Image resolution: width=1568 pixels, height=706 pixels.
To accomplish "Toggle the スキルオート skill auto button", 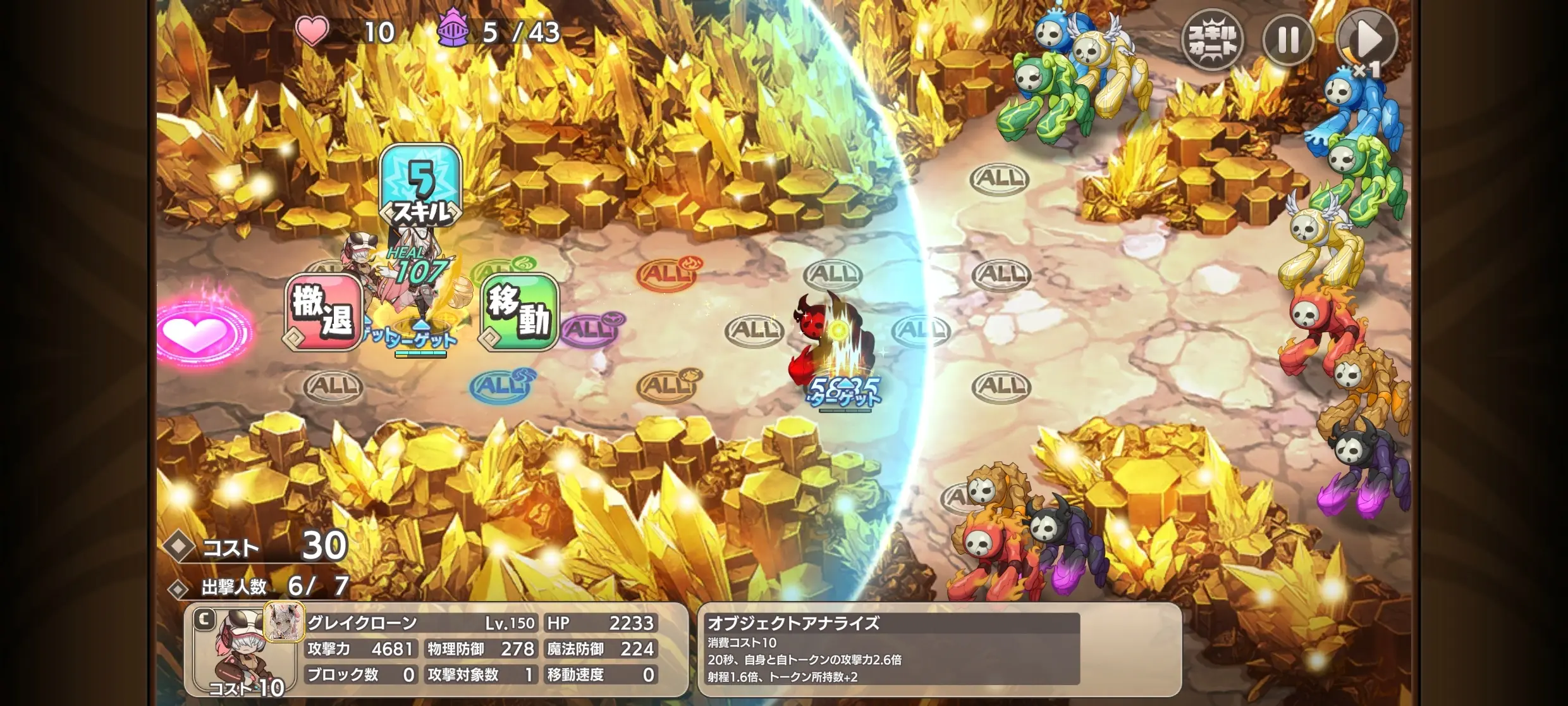I will pyautogui.click(x=1212, y=40).
